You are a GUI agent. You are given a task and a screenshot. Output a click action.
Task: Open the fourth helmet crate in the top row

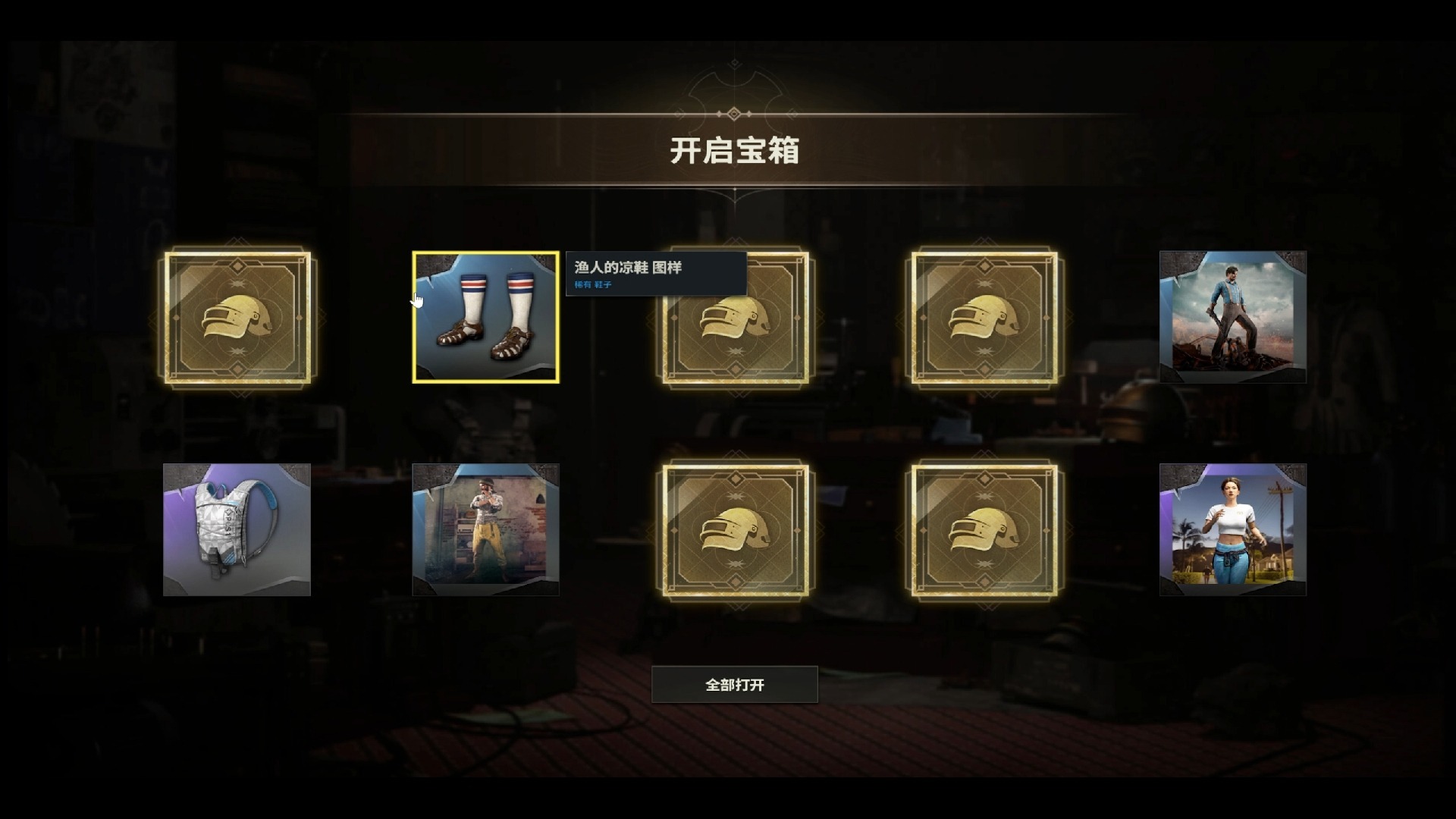tap(984, 318)
